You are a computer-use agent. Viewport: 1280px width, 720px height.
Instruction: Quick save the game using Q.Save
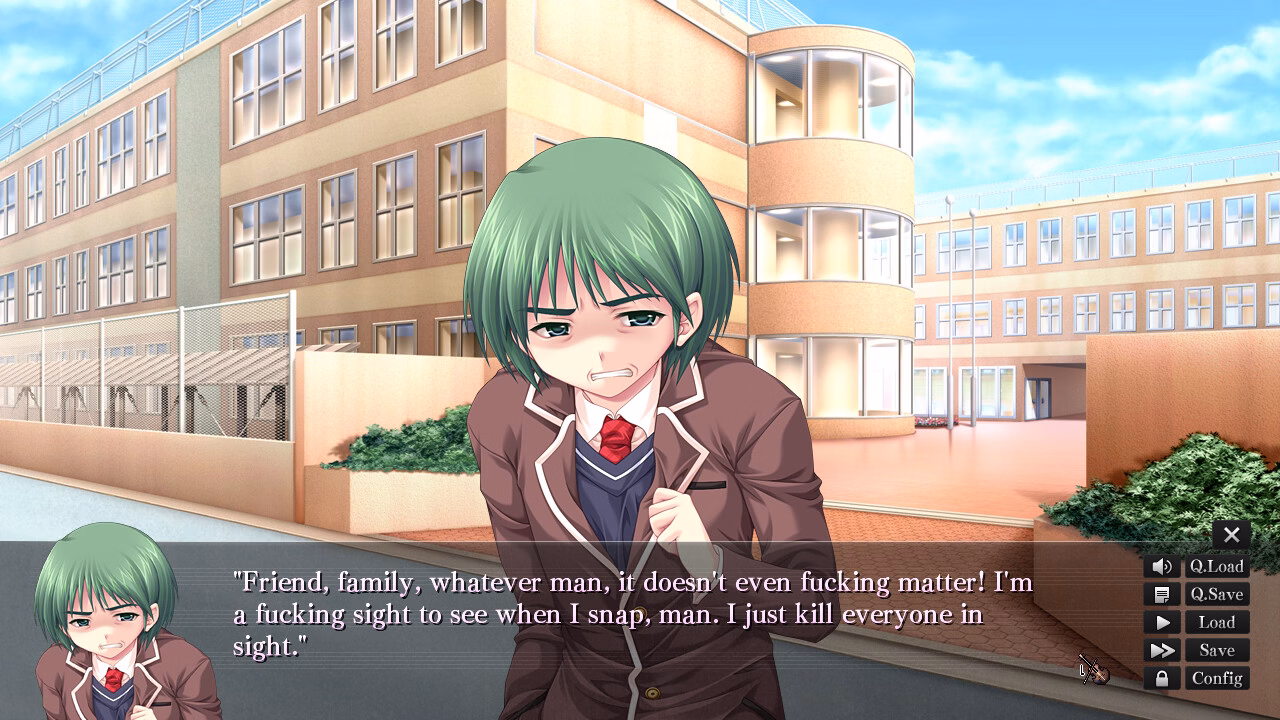click(x=1216, y=594)
